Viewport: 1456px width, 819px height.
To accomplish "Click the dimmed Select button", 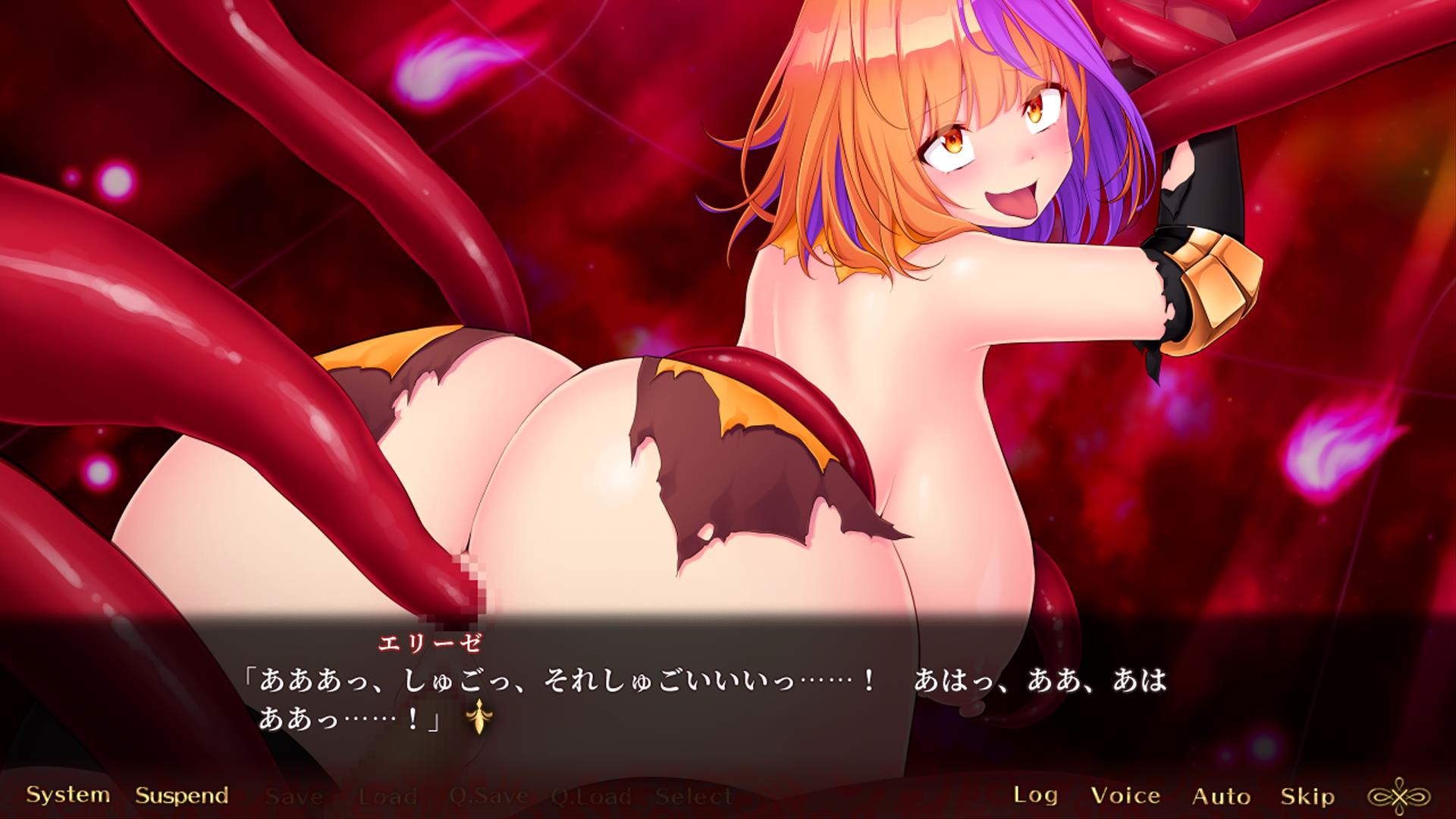I will point(693,796).
